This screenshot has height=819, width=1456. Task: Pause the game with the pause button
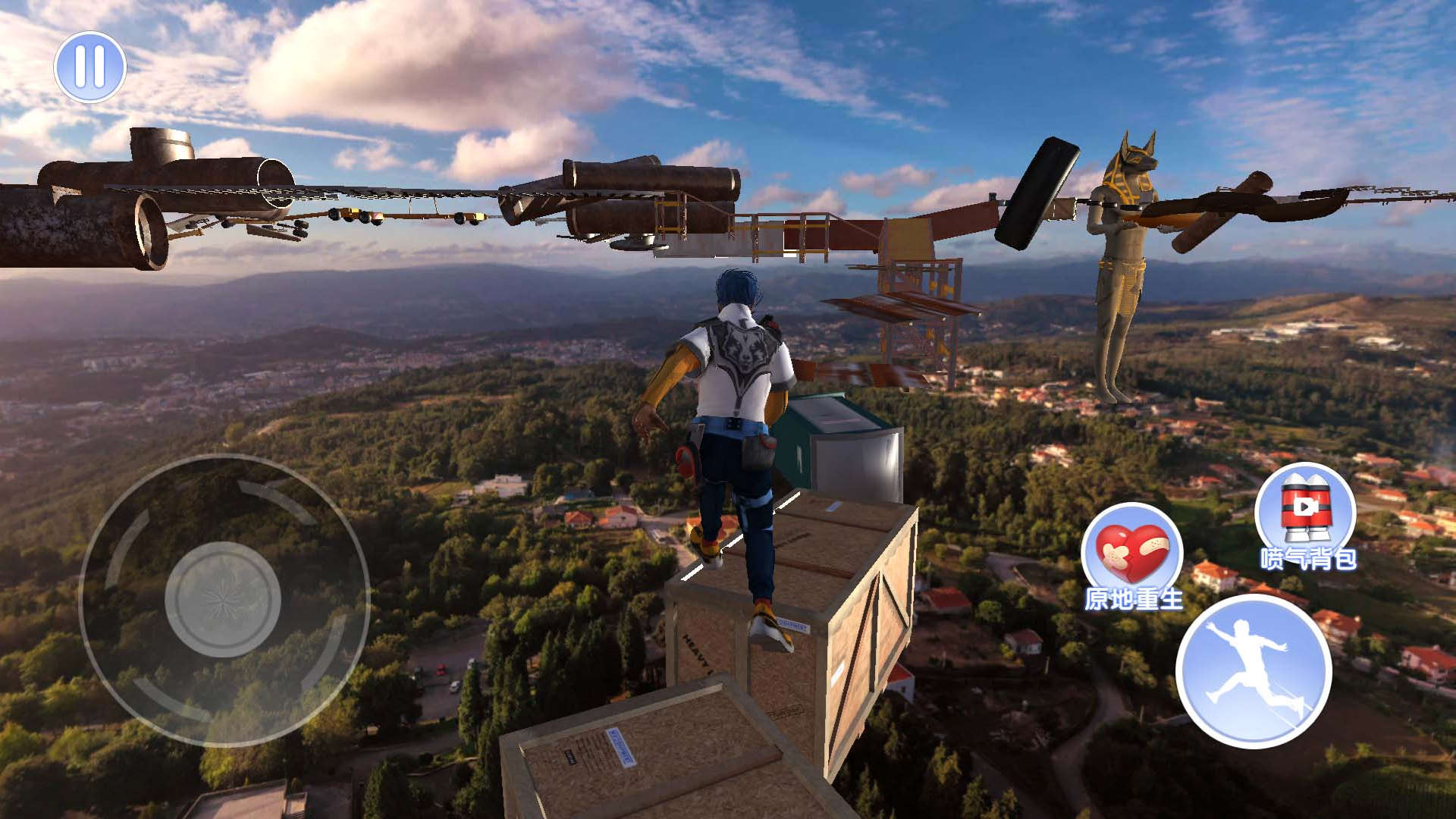coord(90,67)
